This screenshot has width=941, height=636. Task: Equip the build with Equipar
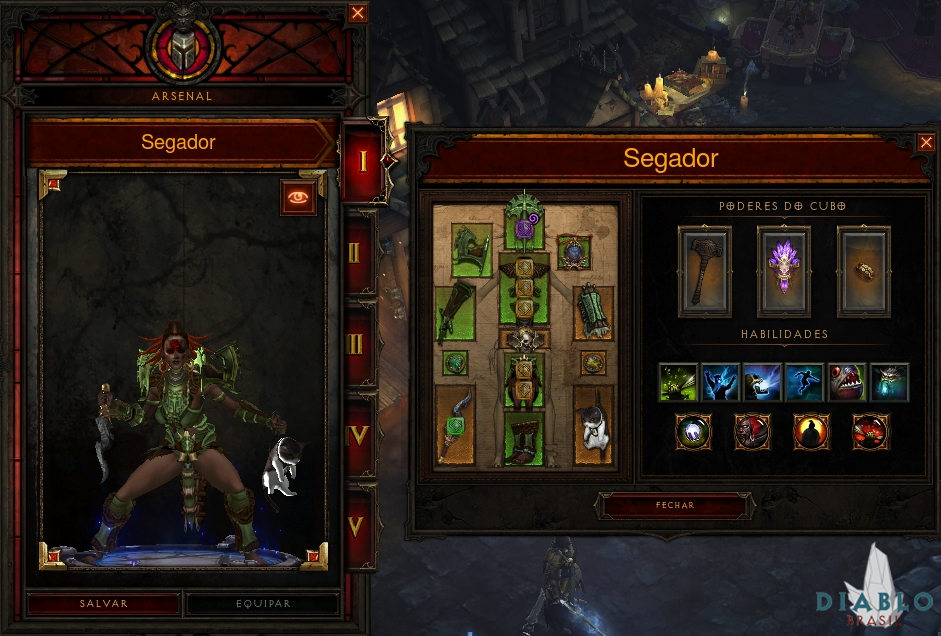tap(263, 604)
